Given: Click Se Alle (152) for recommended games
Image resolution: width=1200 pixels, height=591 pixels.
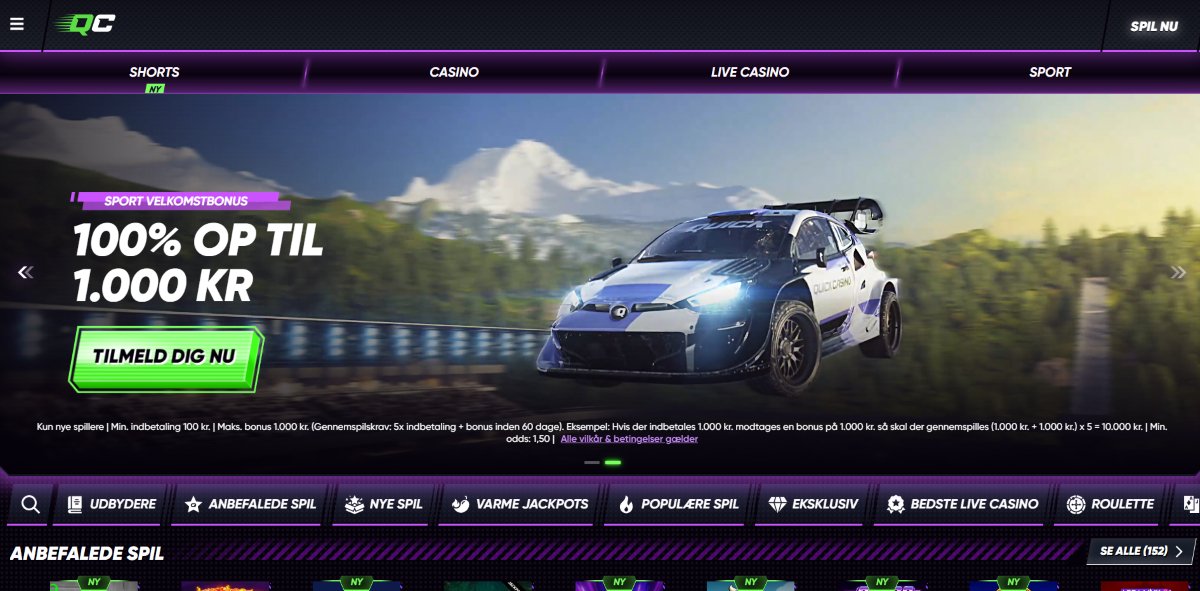Looking at the screenshot, I should 1140,551.
